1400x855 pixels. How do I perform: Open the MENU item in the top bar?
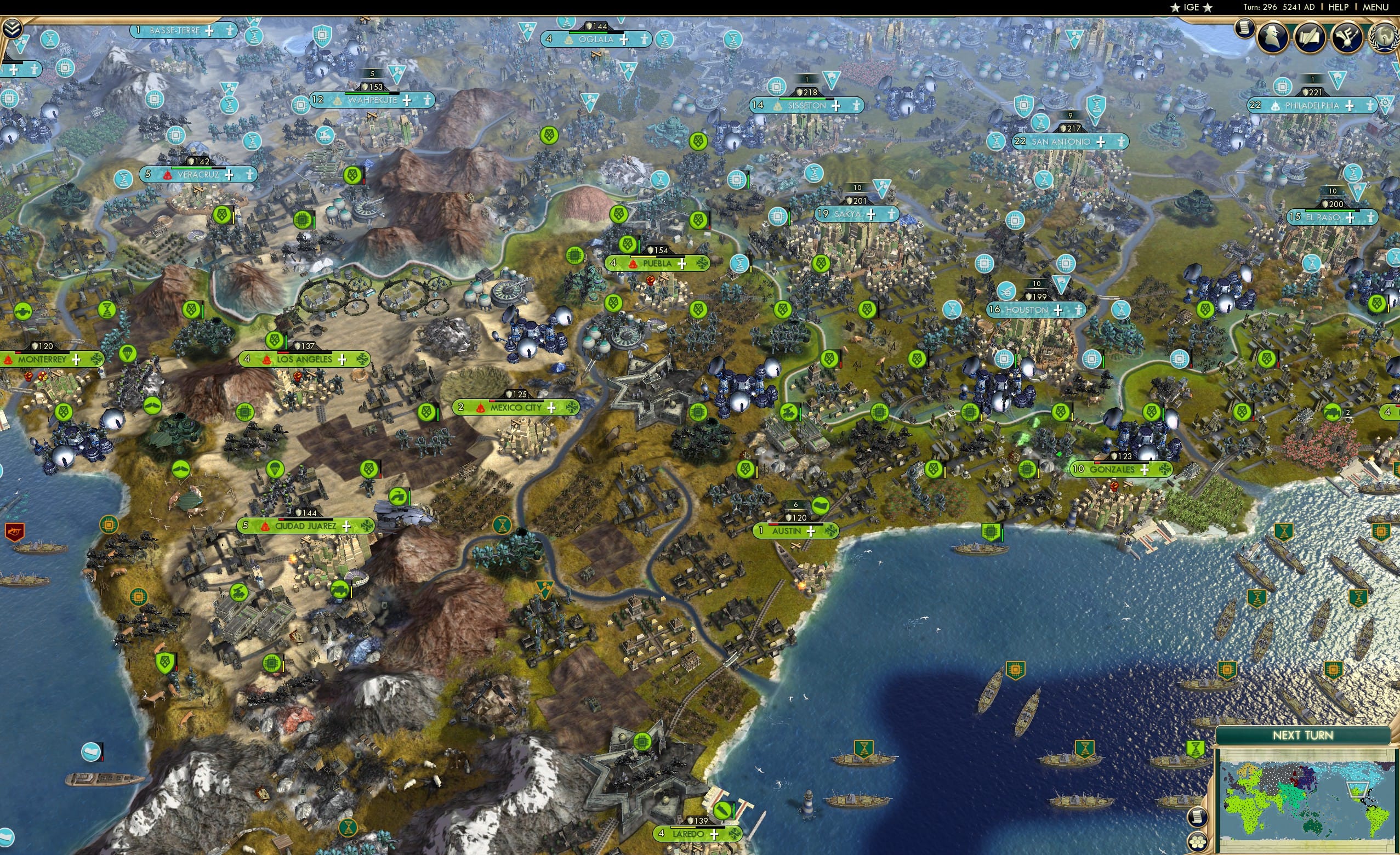pos(1375,7)
